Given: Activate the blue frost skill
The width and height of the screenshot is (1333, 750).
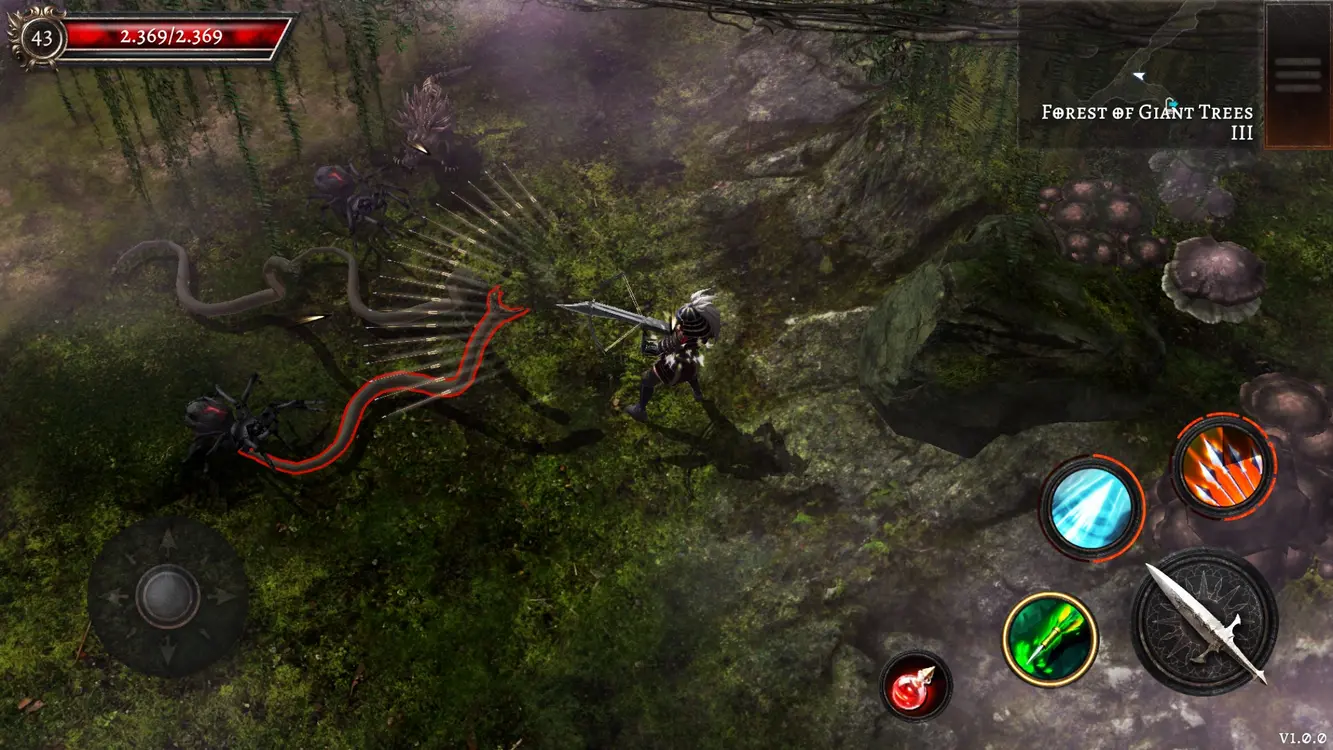Looking at the screenshot, I should click(x=1092, y=505).
